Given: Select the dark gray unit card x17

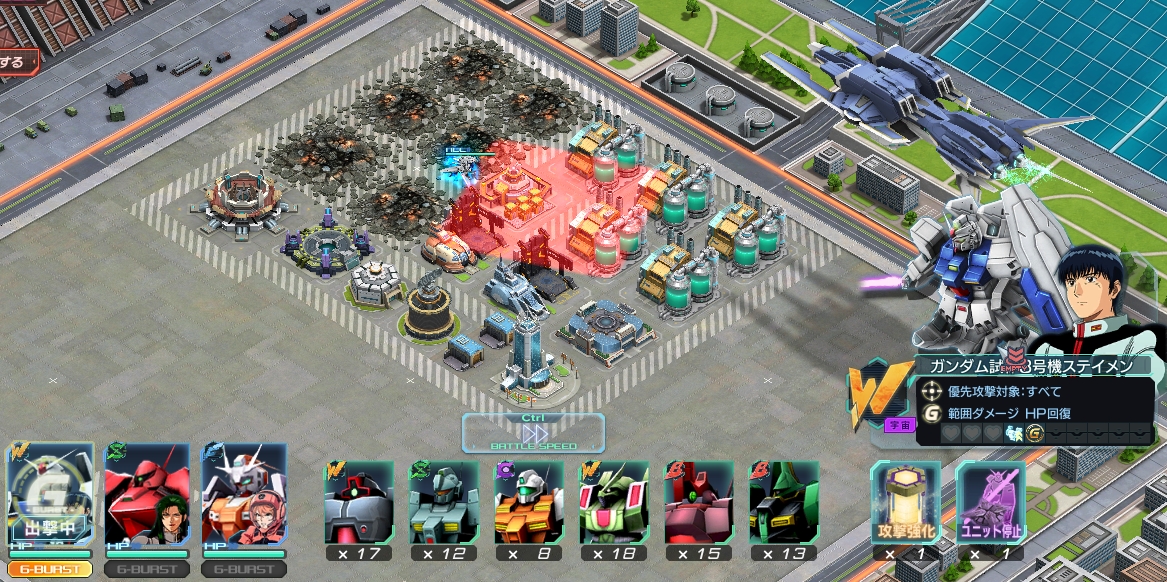Looking at the screenshot, I should (357, 502).
